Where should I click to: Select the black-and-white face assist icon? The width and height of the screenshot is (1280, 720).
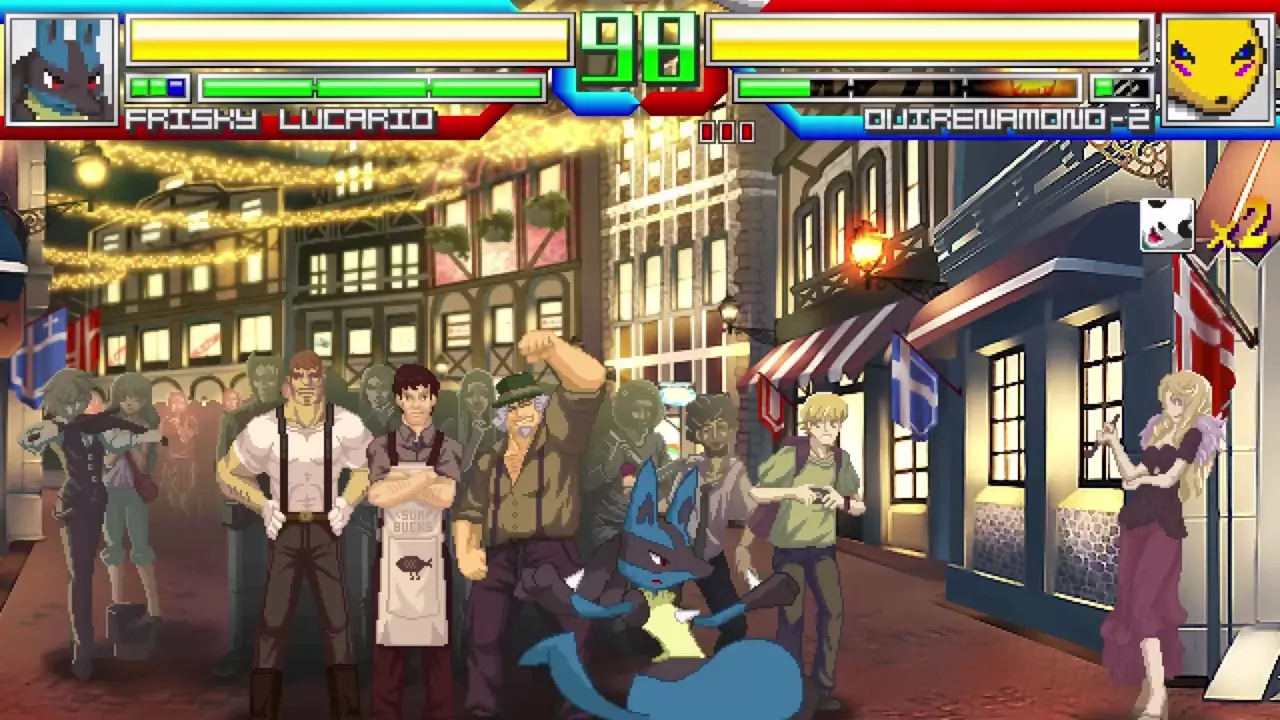(1167, 225)
